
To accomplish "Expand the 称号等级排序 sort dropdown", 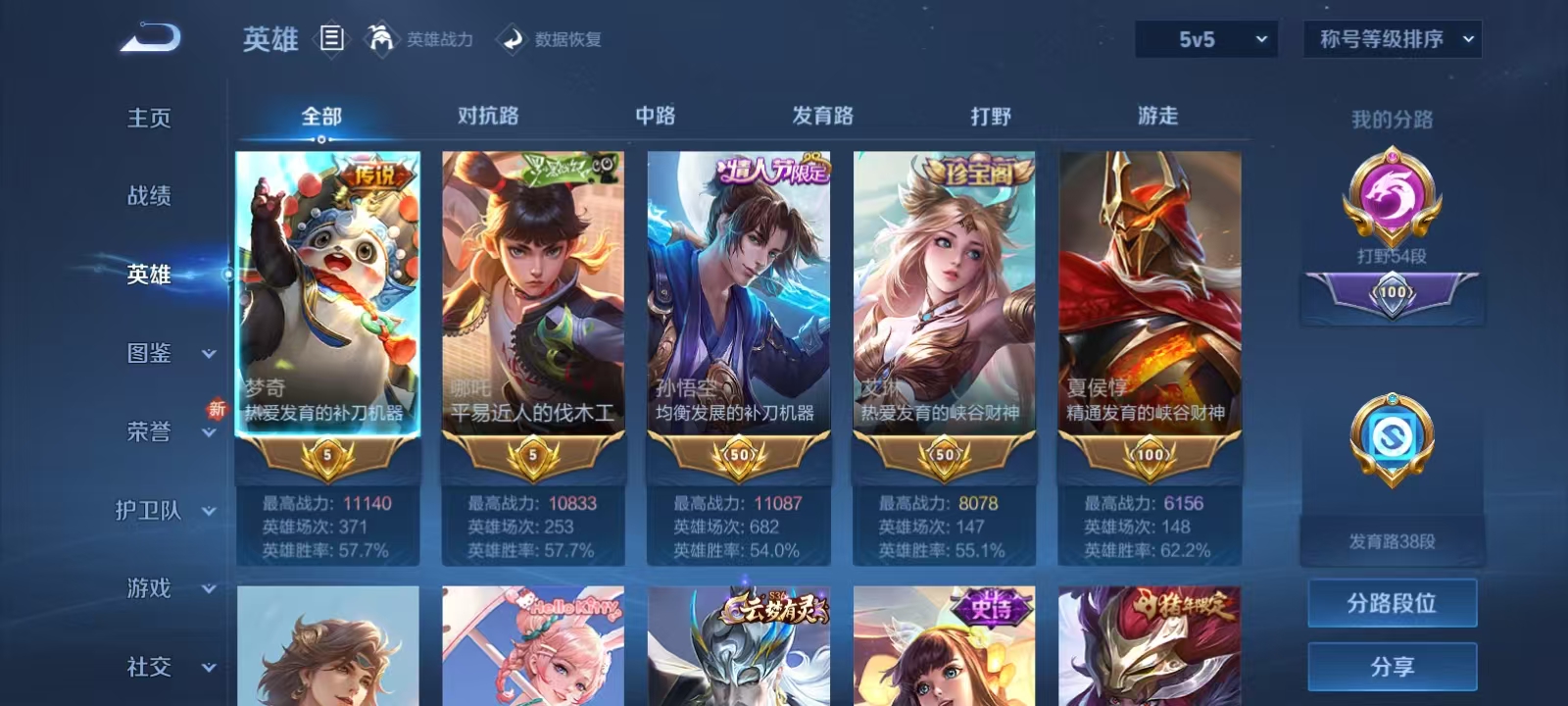I will click(x=1390, y=40).
